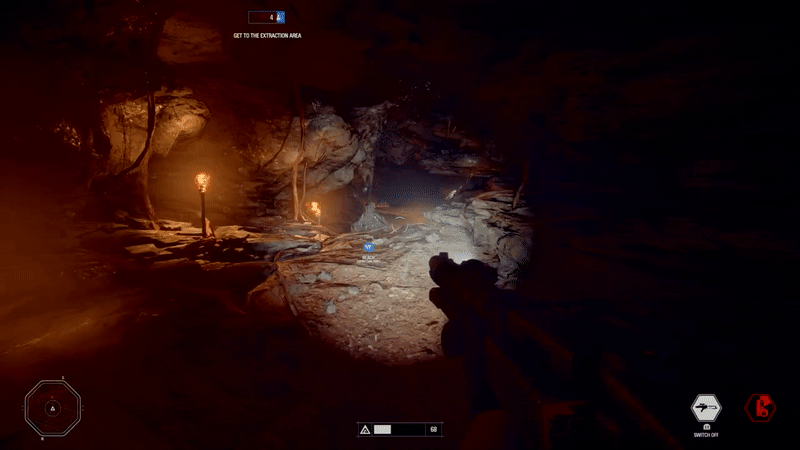Screen dimensions: 800x450
Task: Open the octagonal radar minimap
Action: pos(52,407)
